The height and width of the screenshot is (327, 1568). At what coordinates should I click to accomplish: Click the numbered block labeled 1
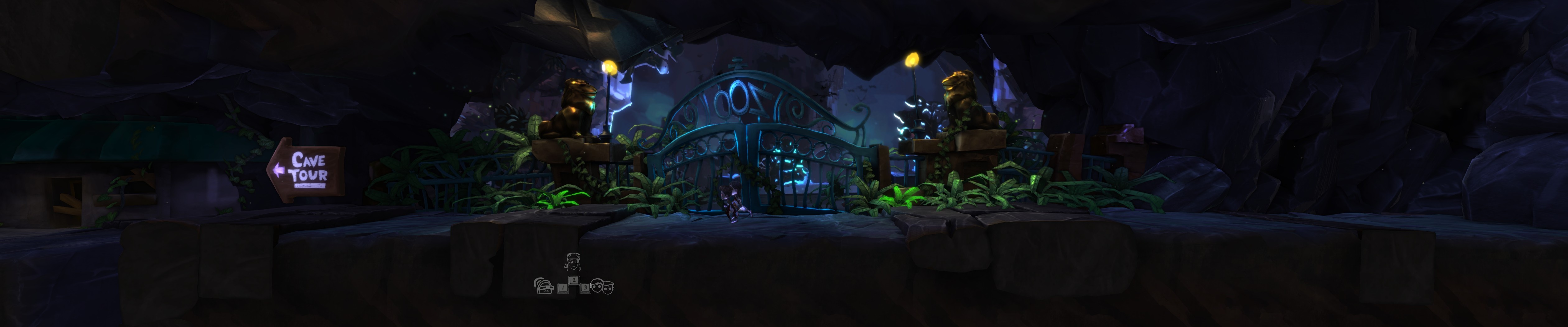tap(563, 288)
